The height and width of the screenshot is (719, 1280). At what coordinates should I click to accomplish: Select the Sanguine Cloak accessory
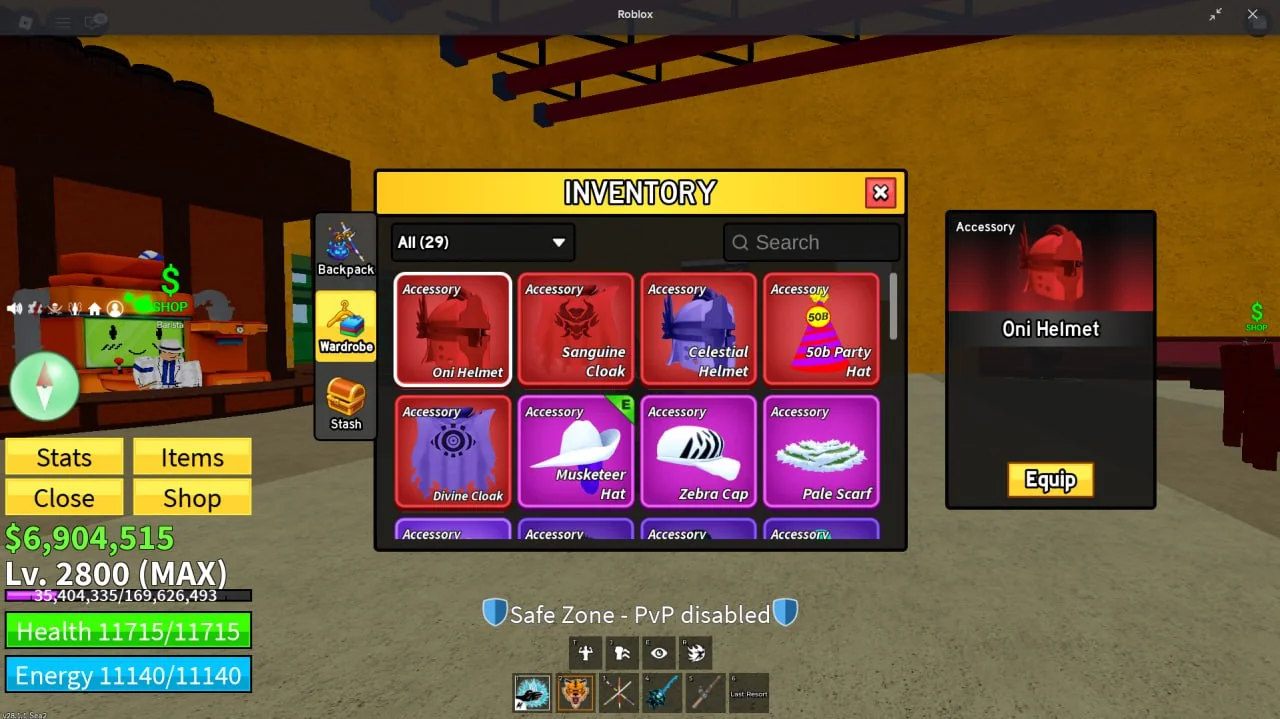[x=575, y=329]
